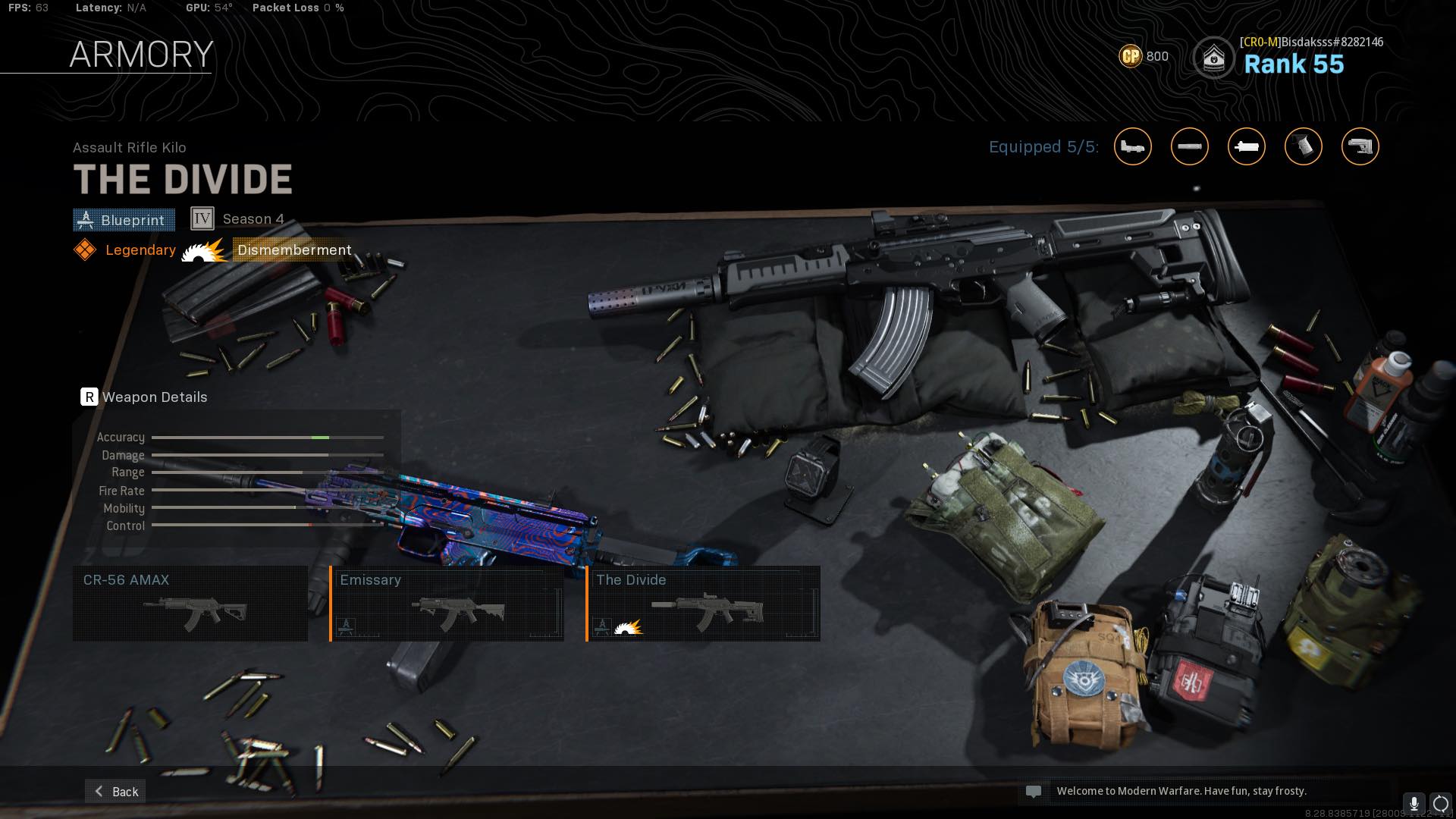Click the Accuracy stat bar
The image size is (1456, 819).
[x=265, y=438]
